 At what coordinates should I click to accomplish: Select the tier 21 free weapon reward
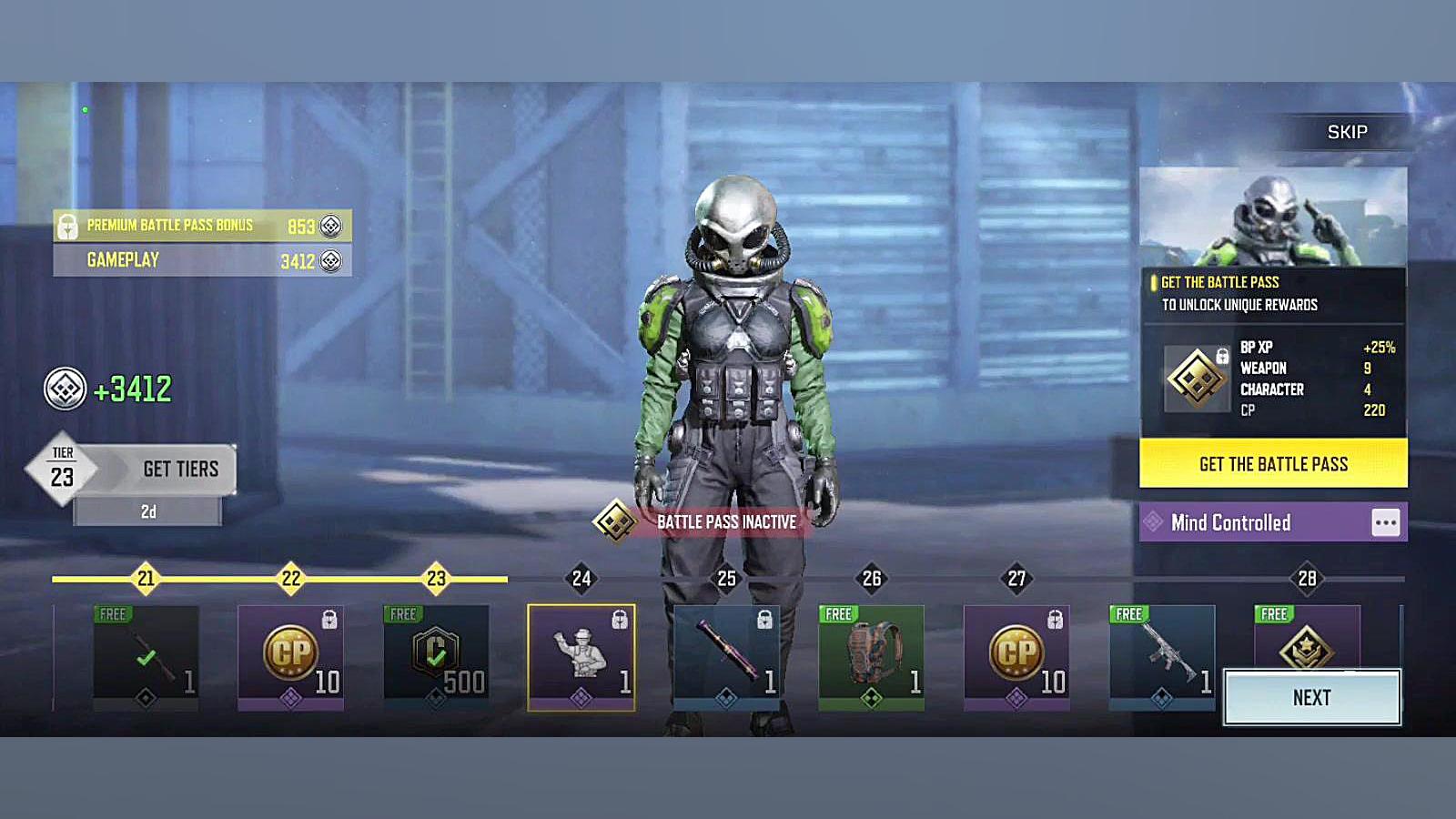(x=146, y=657)
